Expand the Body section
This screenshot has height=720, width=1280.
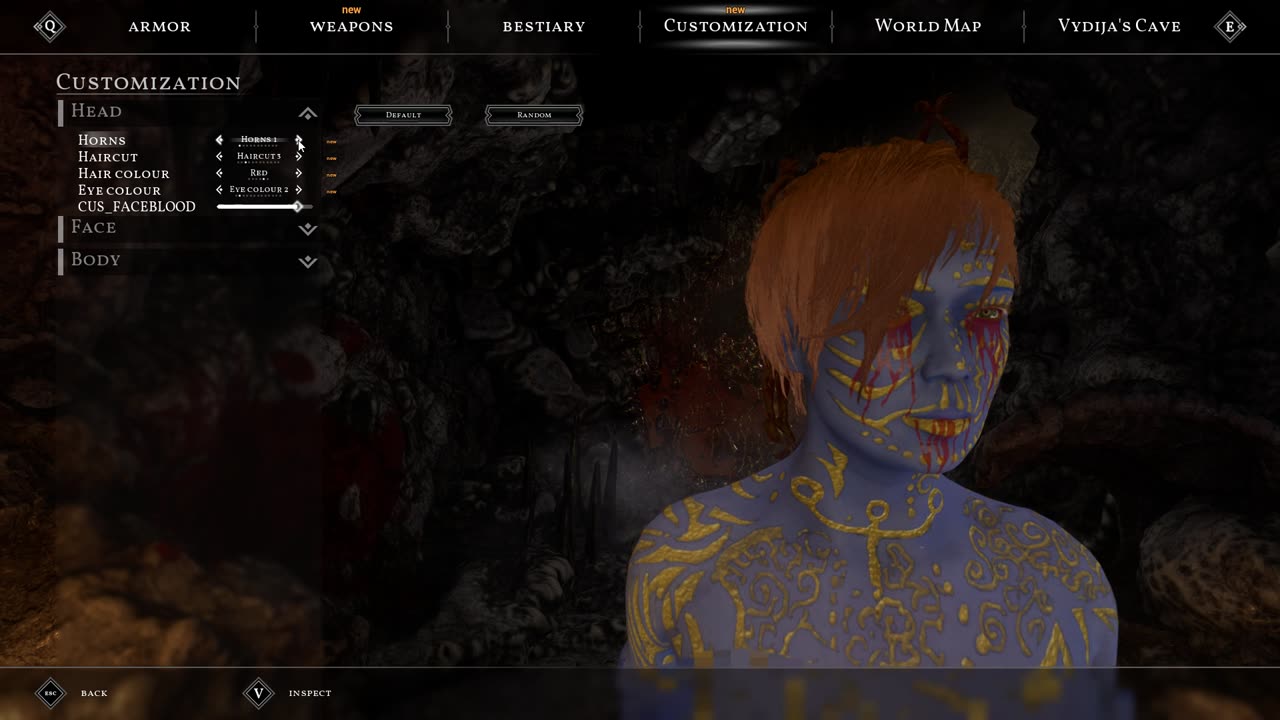(x=308, y=261)
